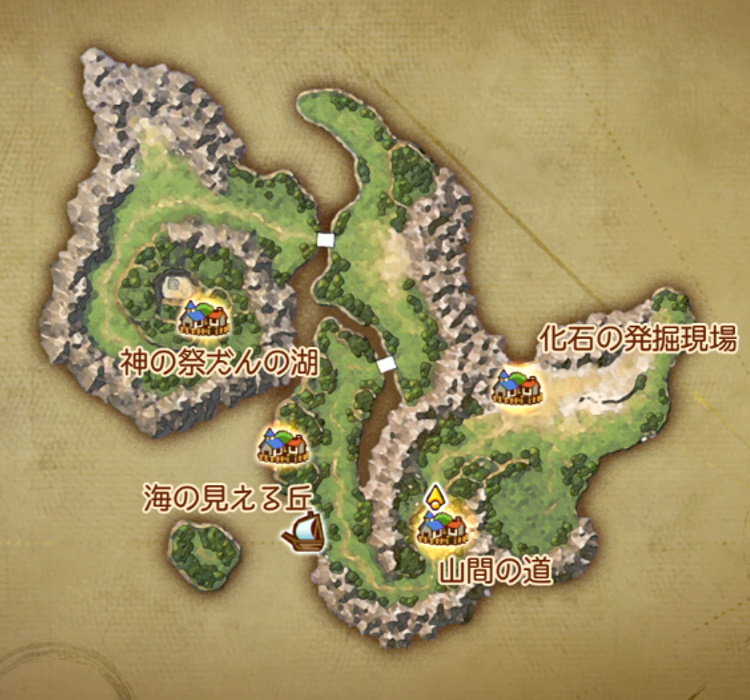Select the 神の祭だんの湖 location marker
Image resolution: width=750 pixels, height=700 pixels.
tap(204, 318)
